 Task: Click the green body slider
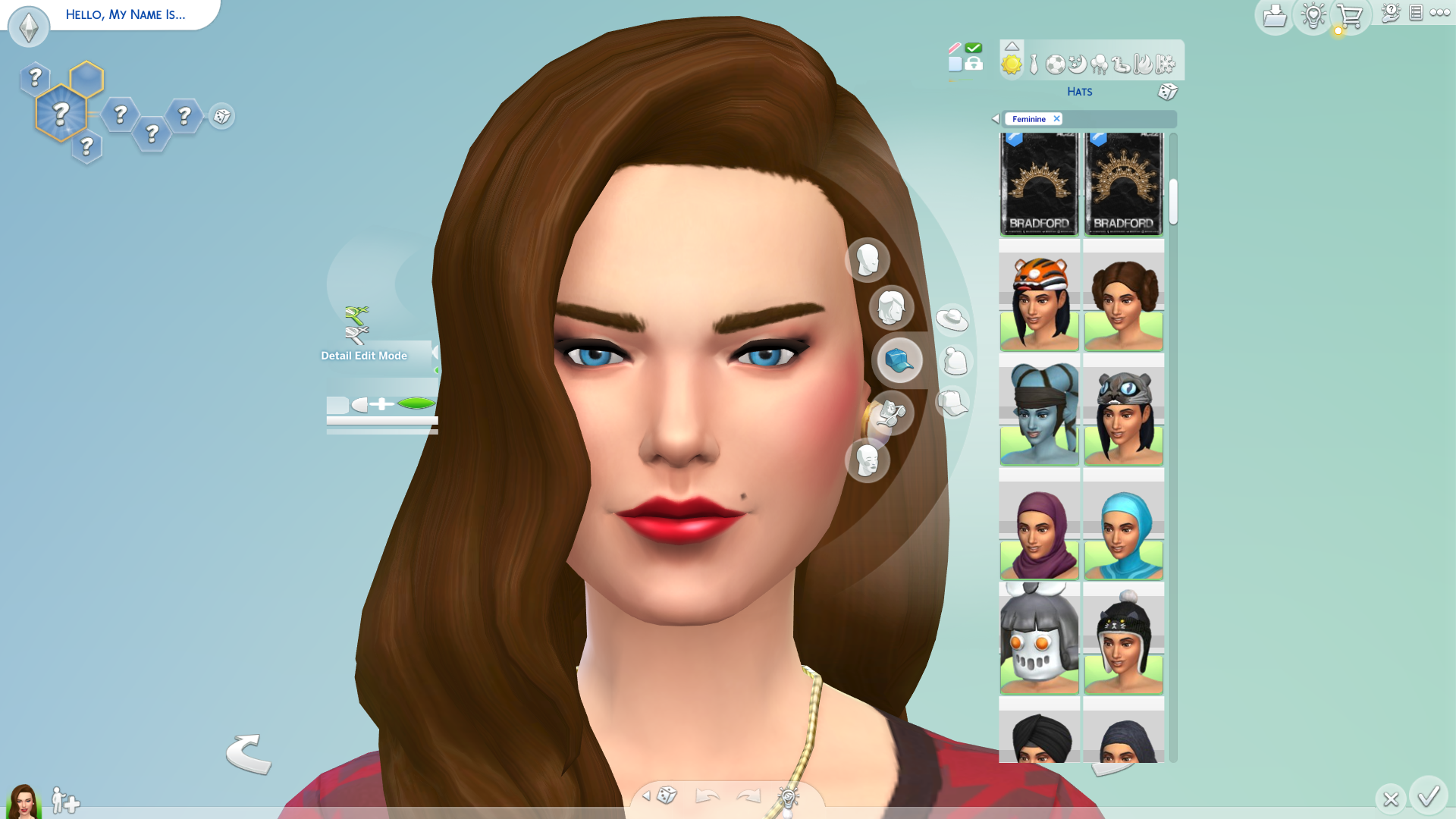tap(417, 404)
